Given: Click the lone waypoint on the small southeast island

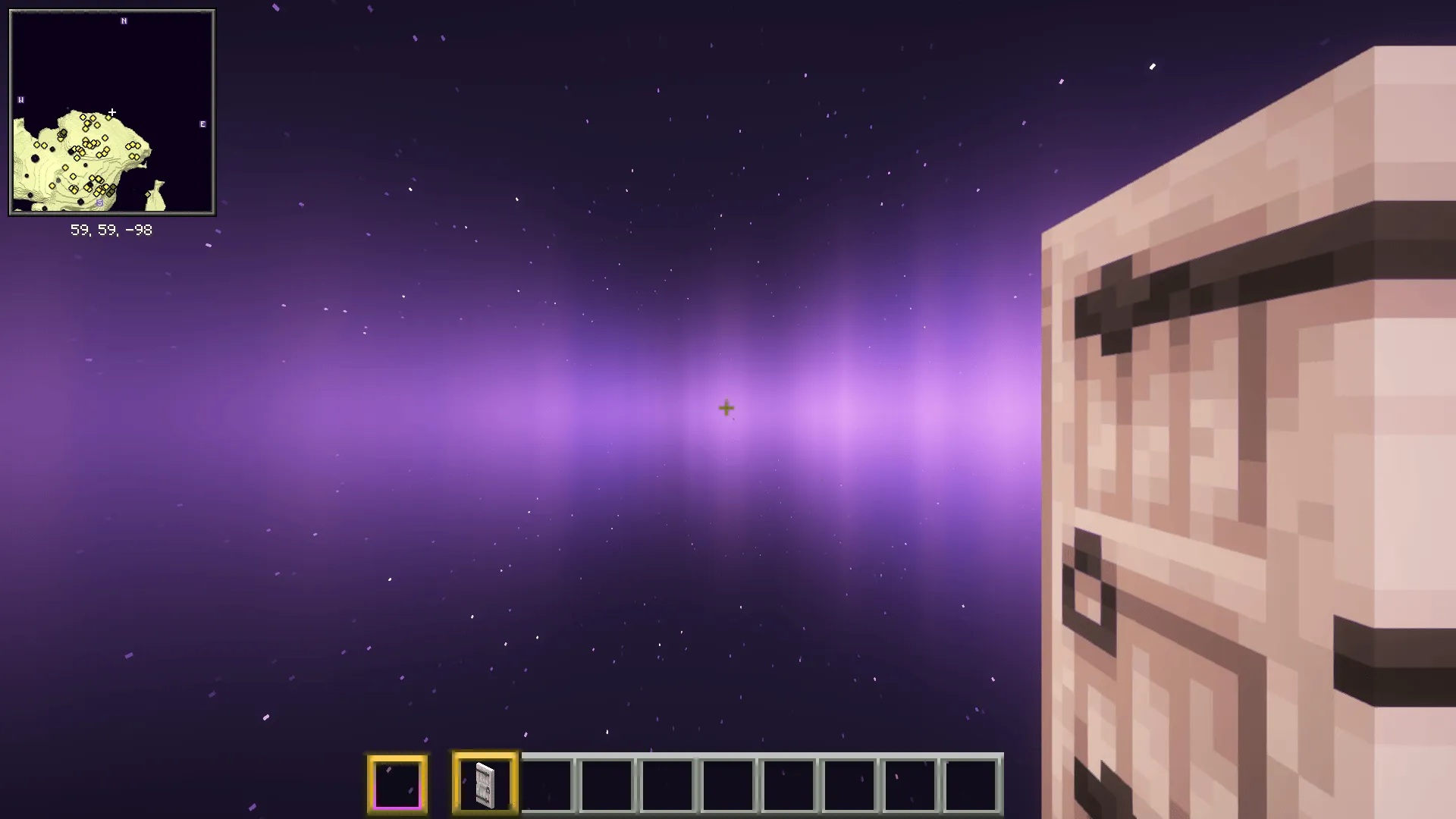Looking at the screenshot, I should pos(147,194).
